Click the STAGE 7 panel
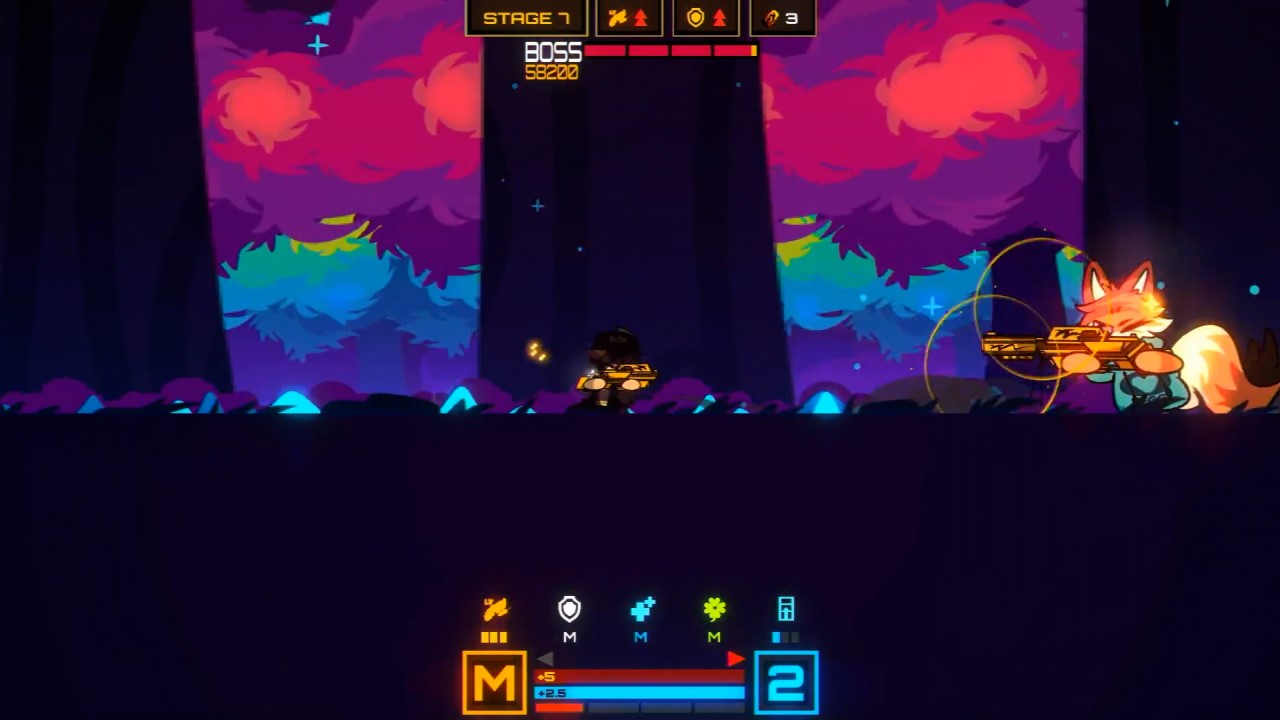The height and width of the screenshot is (720, 1280). click(527, 16)
